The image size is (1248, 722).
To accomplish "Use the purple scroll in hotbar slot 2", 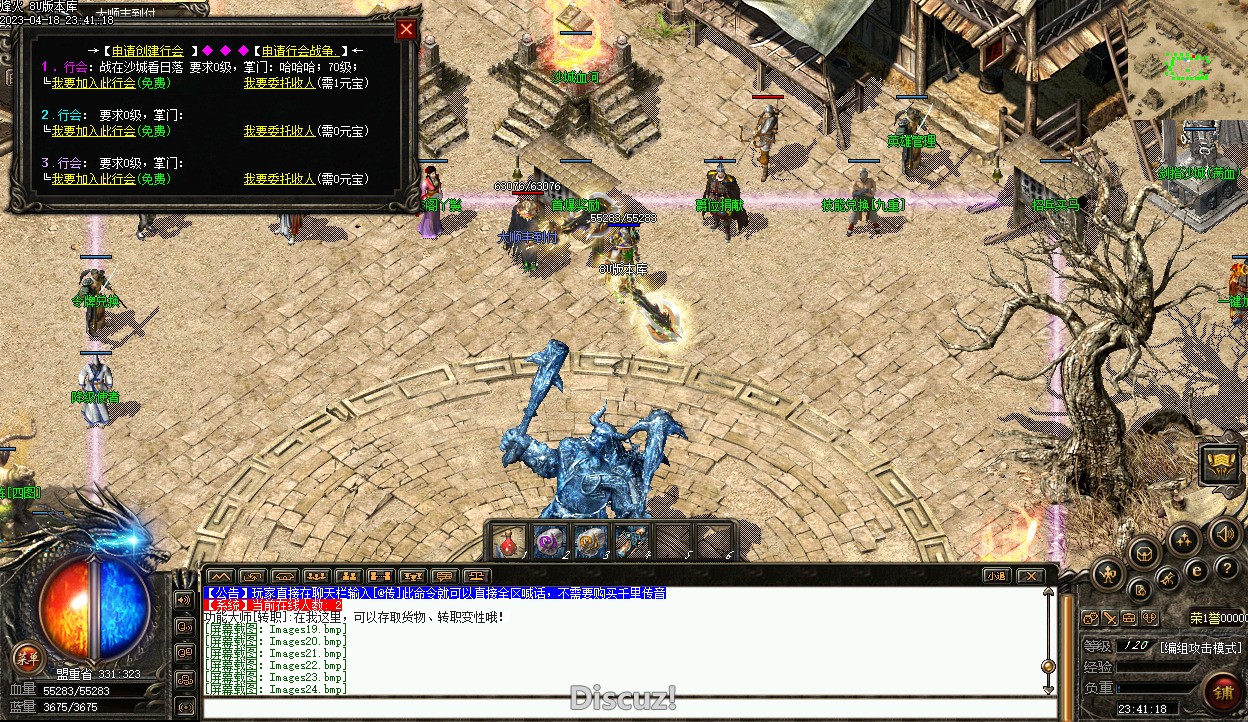I will coord(549,541).
